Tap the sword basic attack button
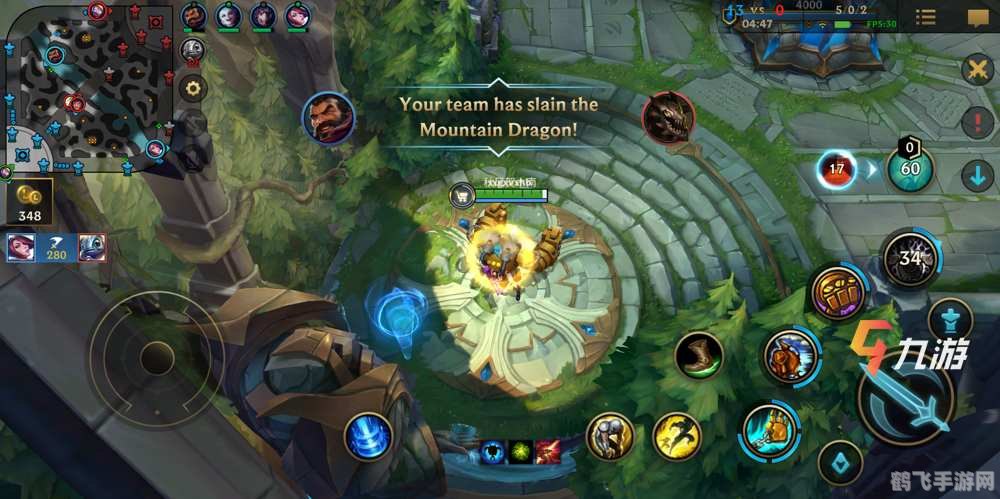Image resolution: width=1000 pixels, height=499 pixels. 905,402
